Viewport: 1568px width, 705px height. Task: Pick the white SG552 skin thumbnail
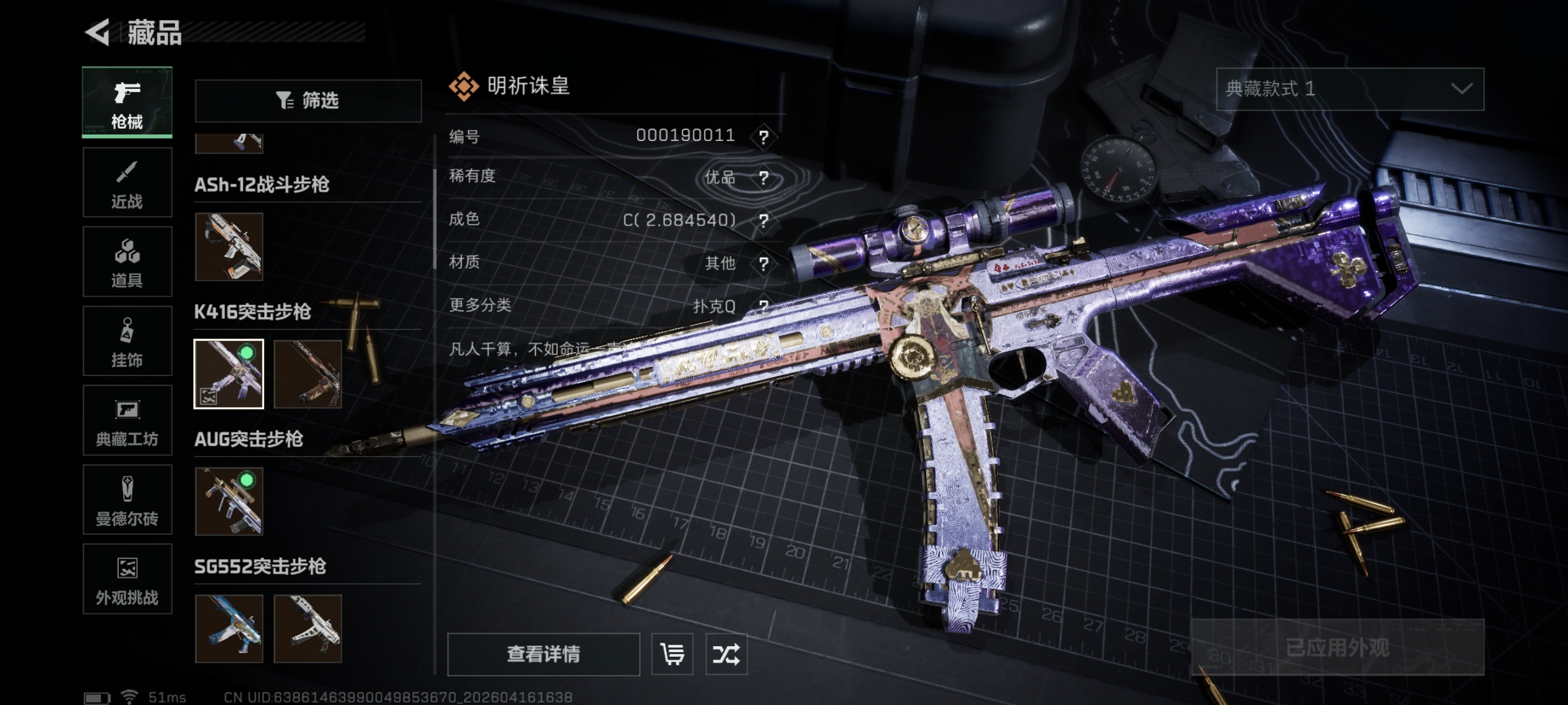pos(308,628)
